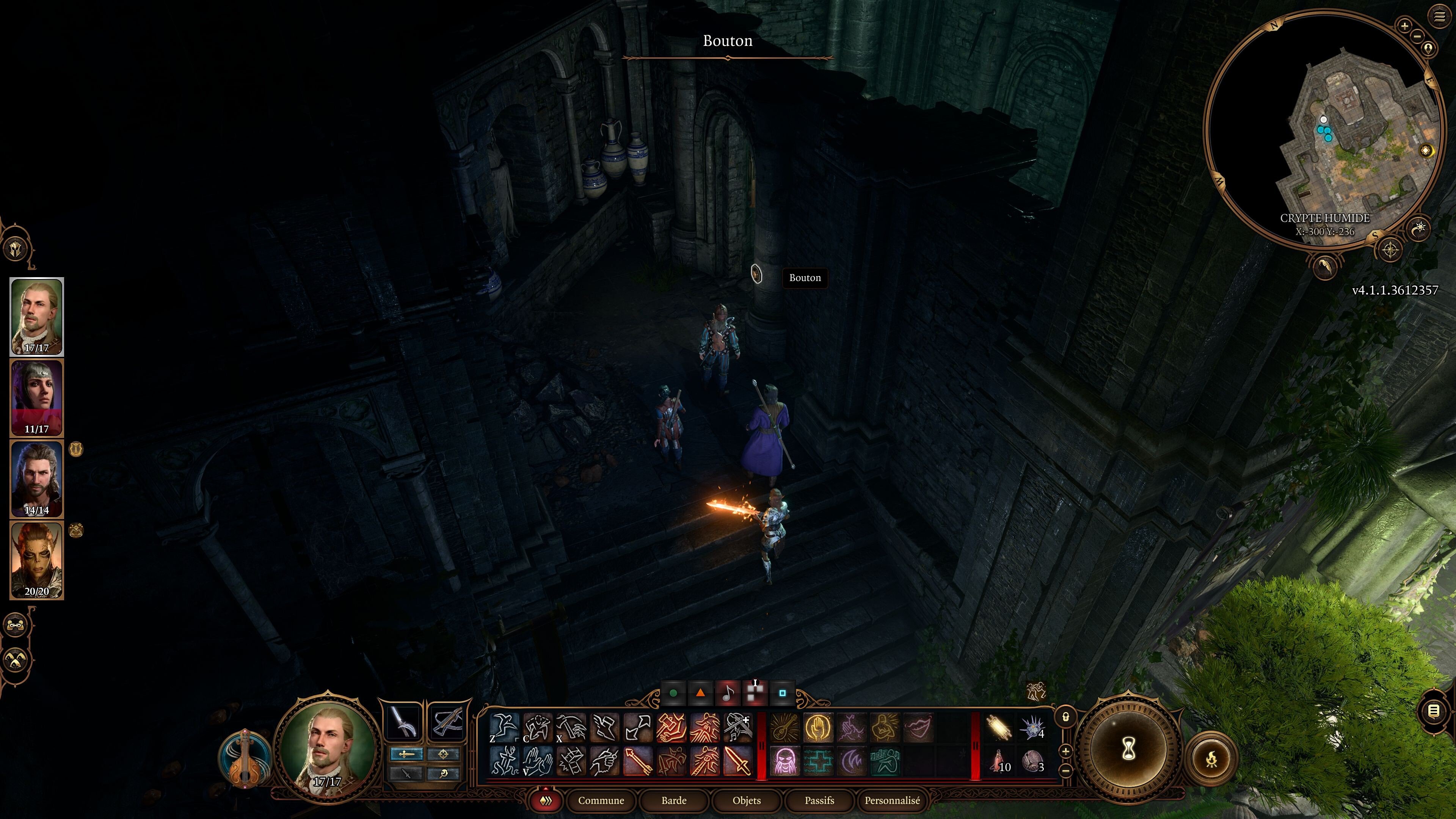
Task: Use the scroll item in hotbar
Action: [998, 728]
